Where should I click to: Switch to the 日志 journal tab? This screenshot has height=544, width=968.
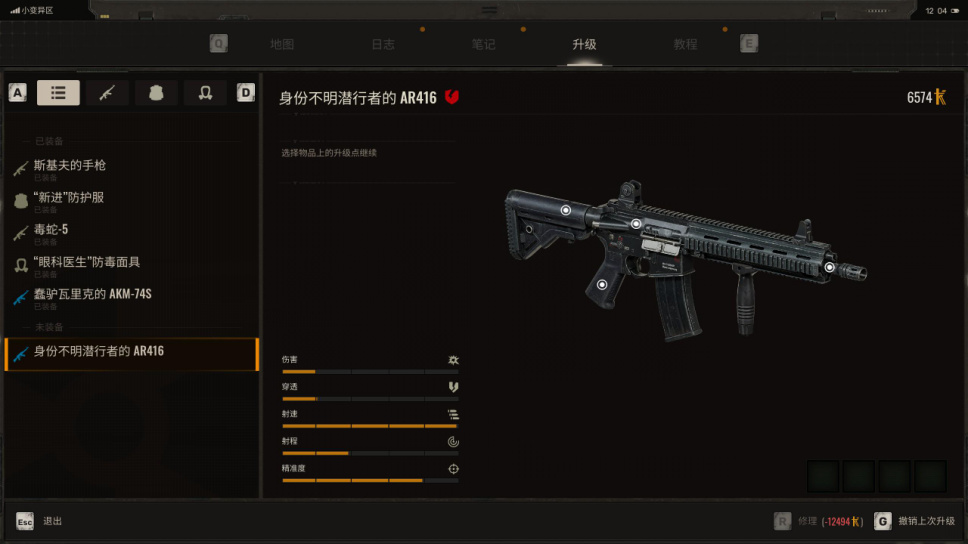tap(383, 44)
